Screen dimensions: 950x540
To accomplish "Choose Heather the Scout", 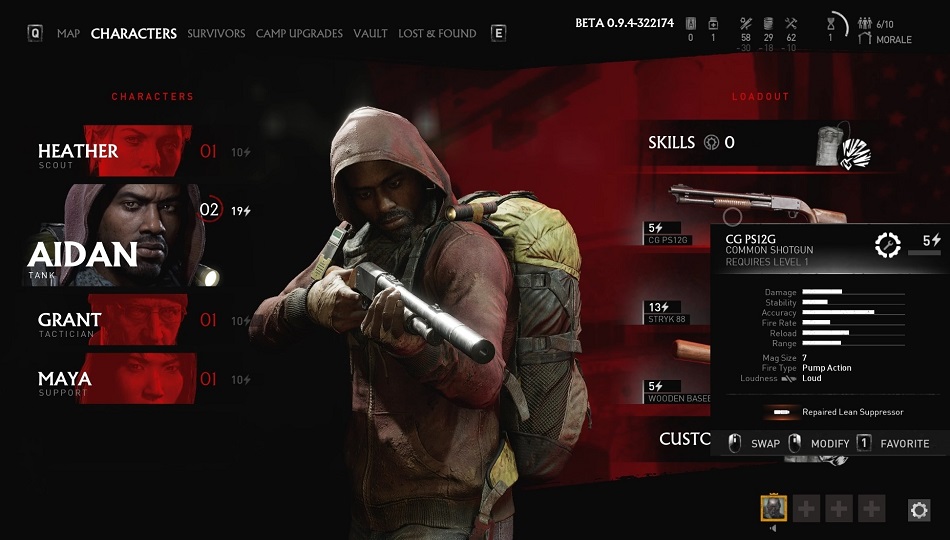I will (x=120, y=152).
